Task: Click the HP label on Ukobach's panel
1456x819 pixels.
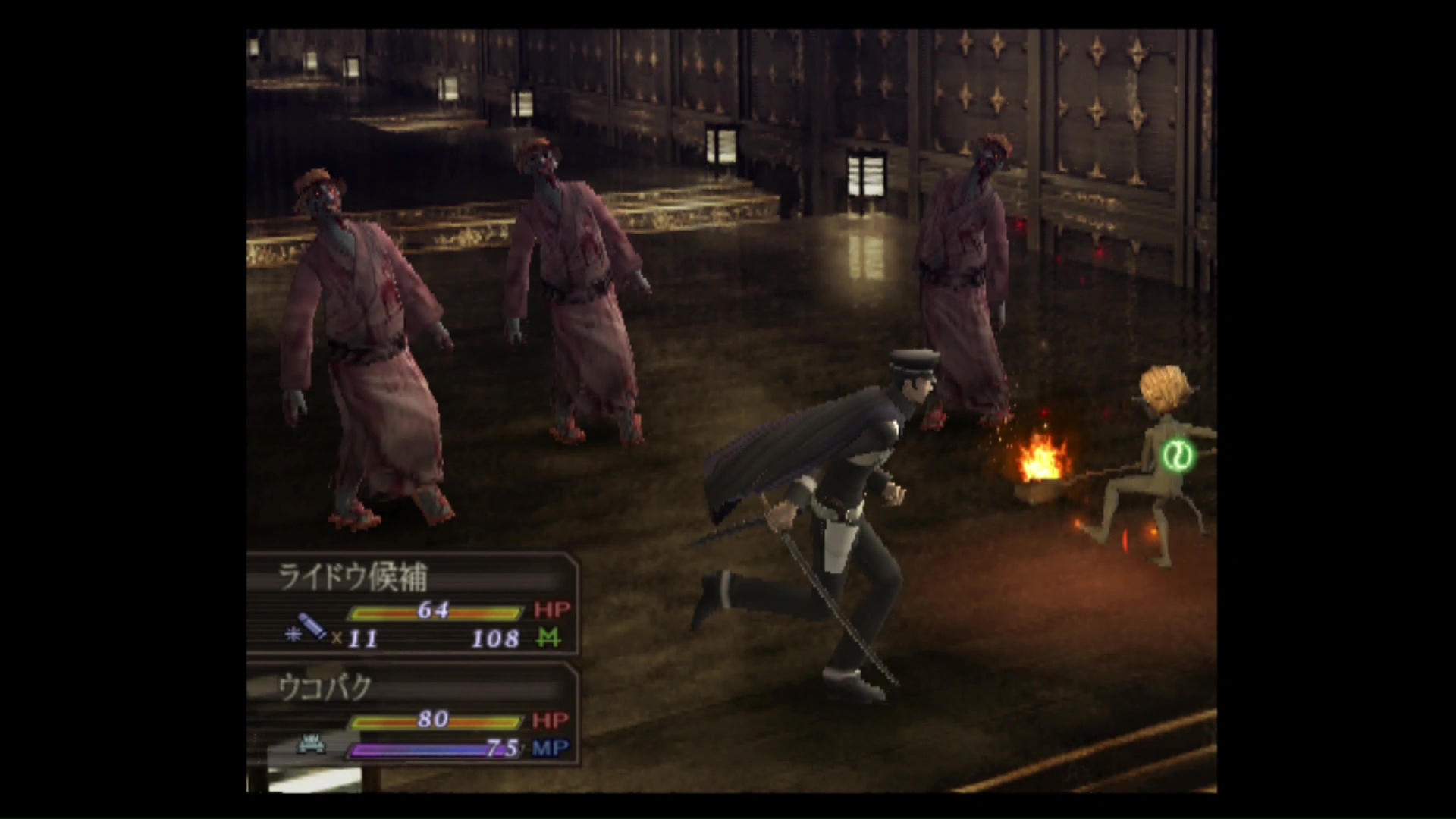Action: coord(551,720)
